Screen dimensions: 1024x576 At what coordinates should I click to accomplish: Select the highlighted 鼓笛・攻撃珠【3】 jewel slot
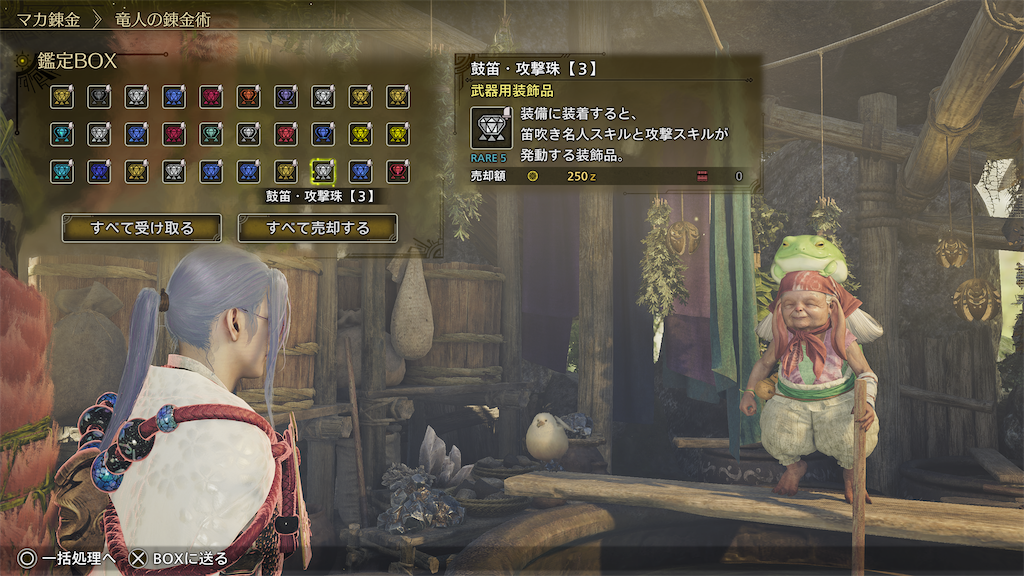tap(323, 171)
